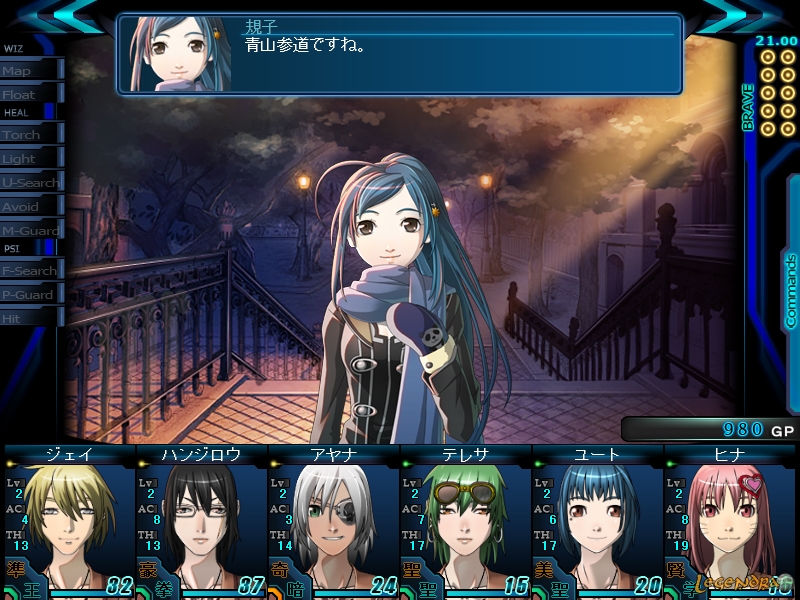Viewport: 800px width, 600px height.
Task: Activate U-Search from the spell list
Action: click(x=30, y=183)
